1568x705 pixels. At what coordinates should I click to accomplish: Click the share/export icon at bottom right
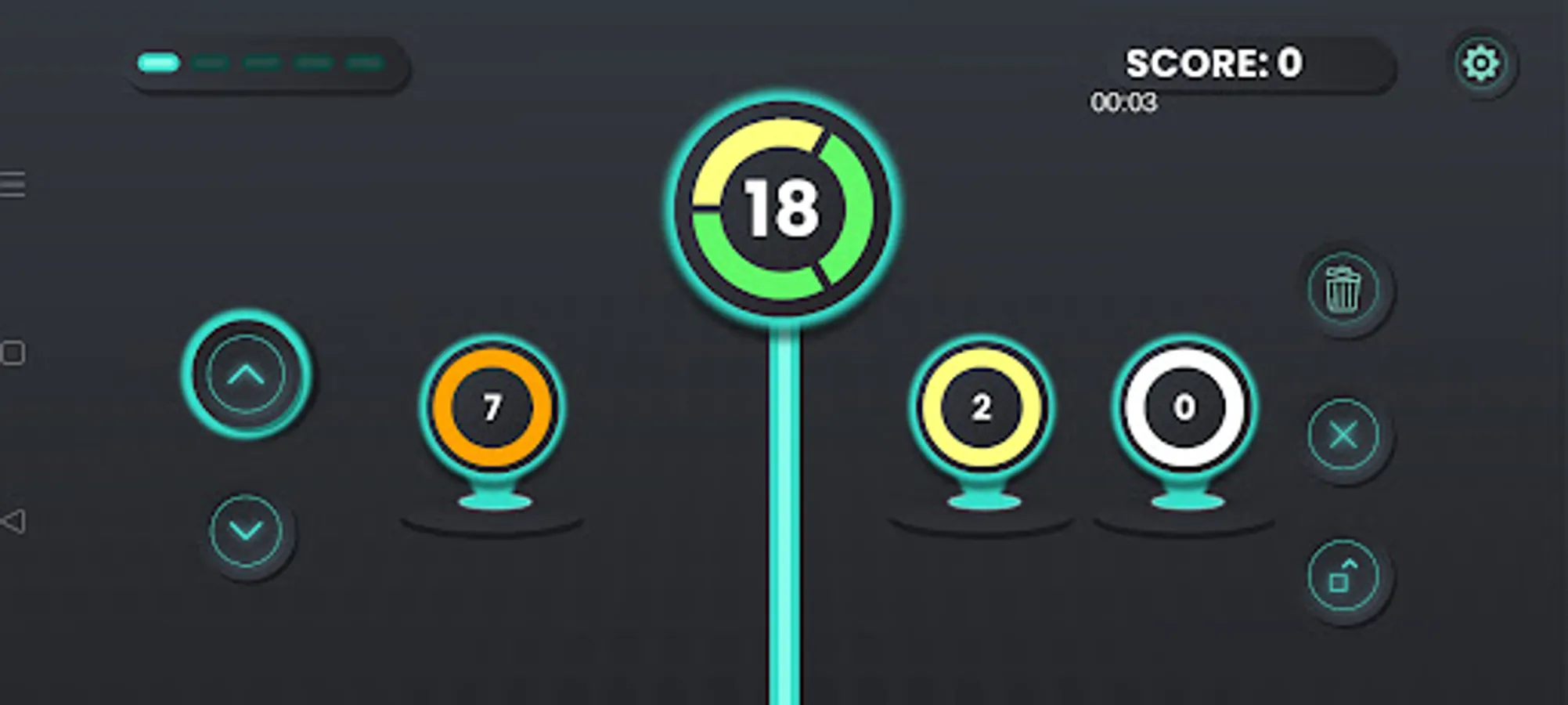(x=1343, y=574)
